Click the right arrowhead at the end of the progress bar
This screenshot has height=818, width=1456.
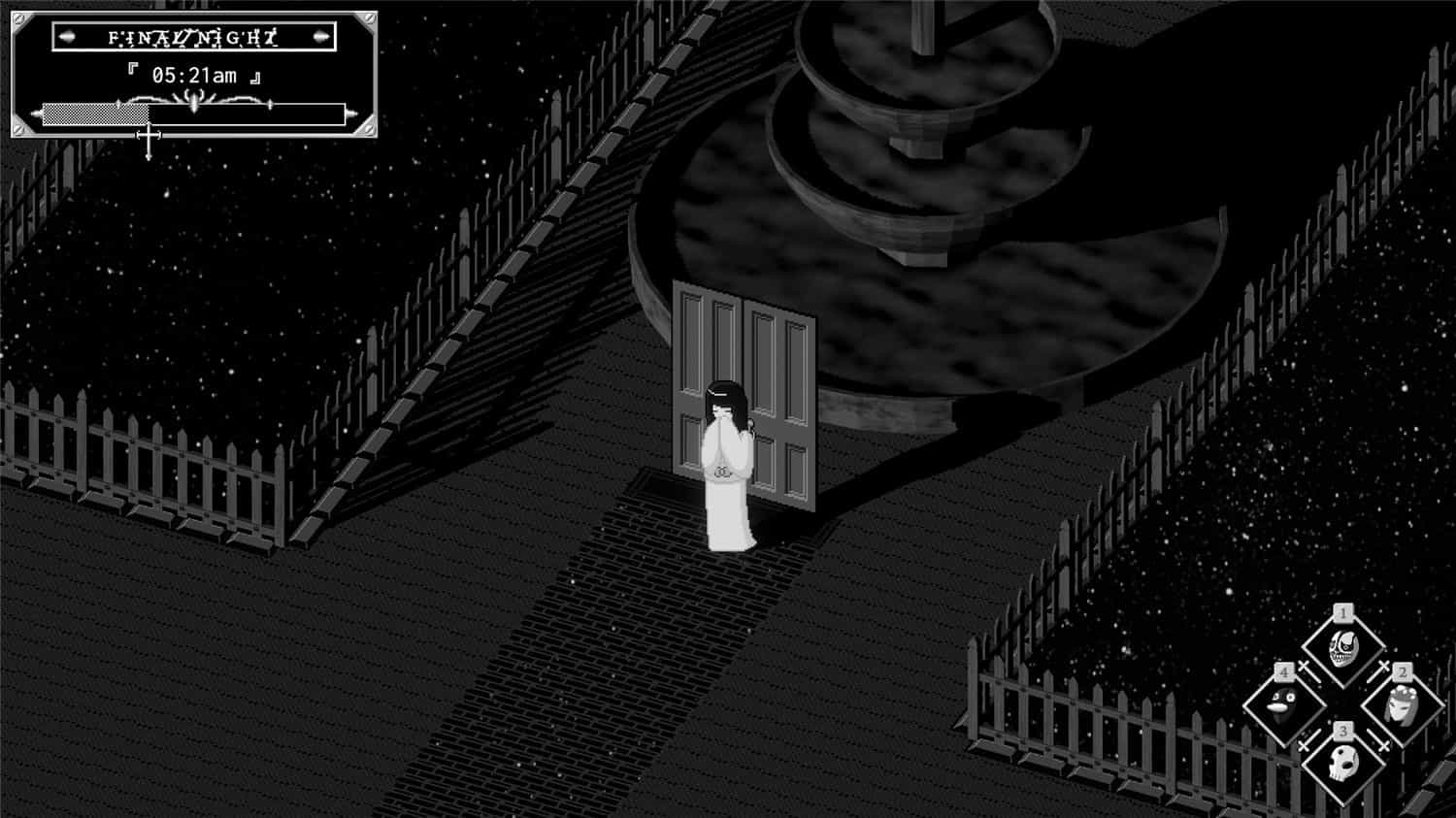pos(350,114)
